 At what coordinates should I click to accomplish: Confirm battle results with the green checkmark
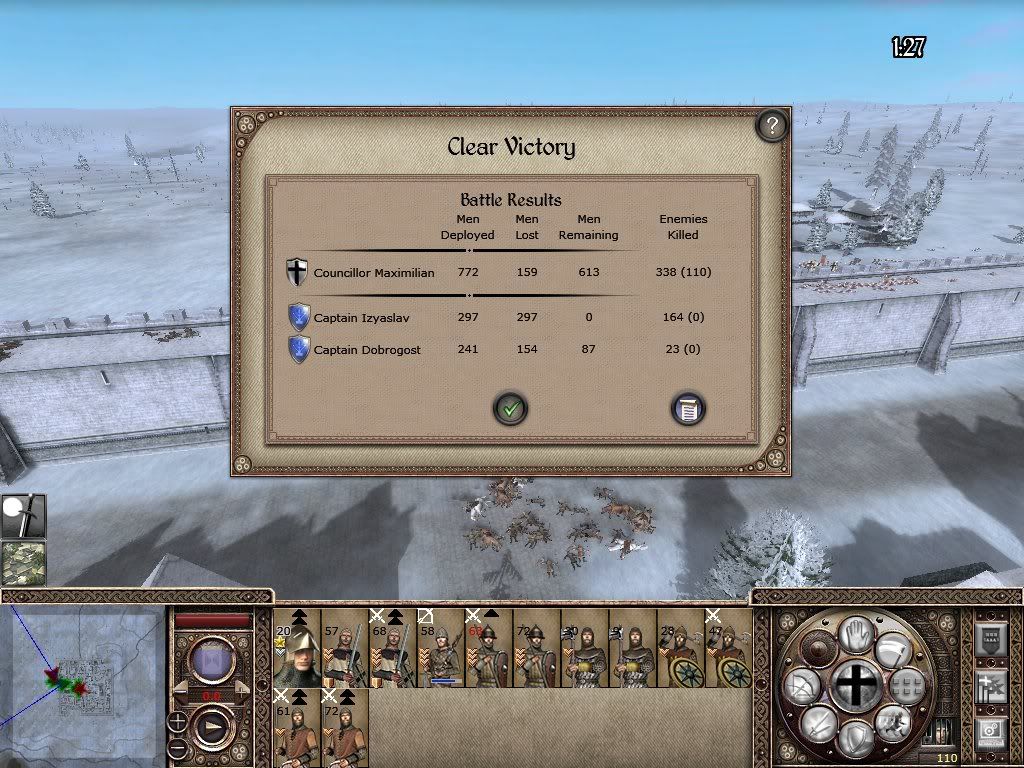[x=511, y=409]
